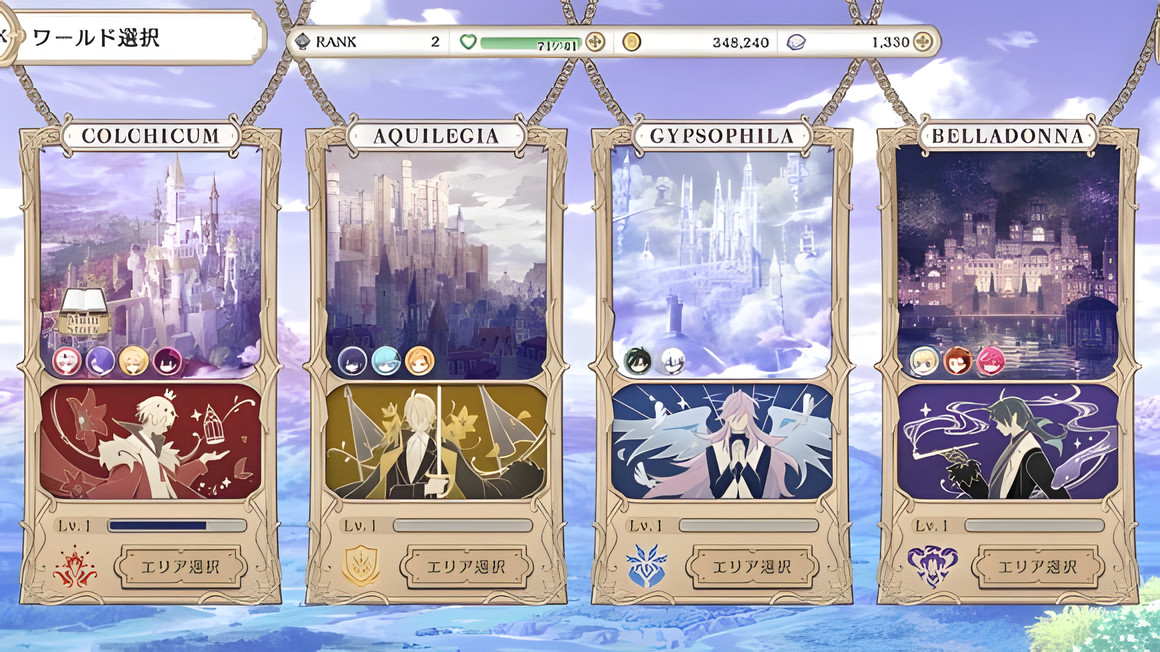This screenshot has width=1160, height=652.
Task: Click the purple heart emblem on Belladonna
Action: coord(932,567)
